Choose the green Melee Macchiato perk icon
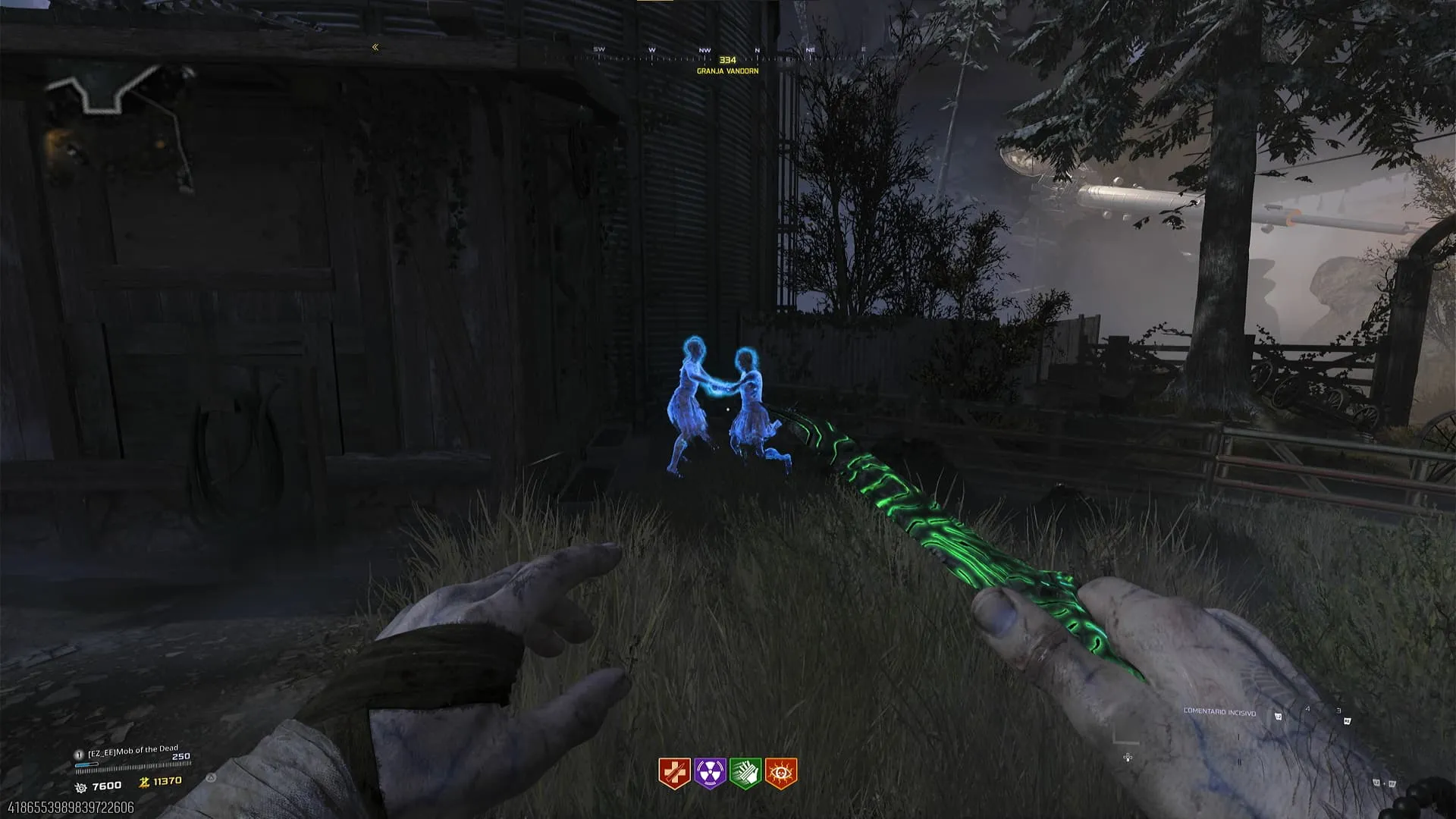The image size is (1456, 819). click(745, 773)
